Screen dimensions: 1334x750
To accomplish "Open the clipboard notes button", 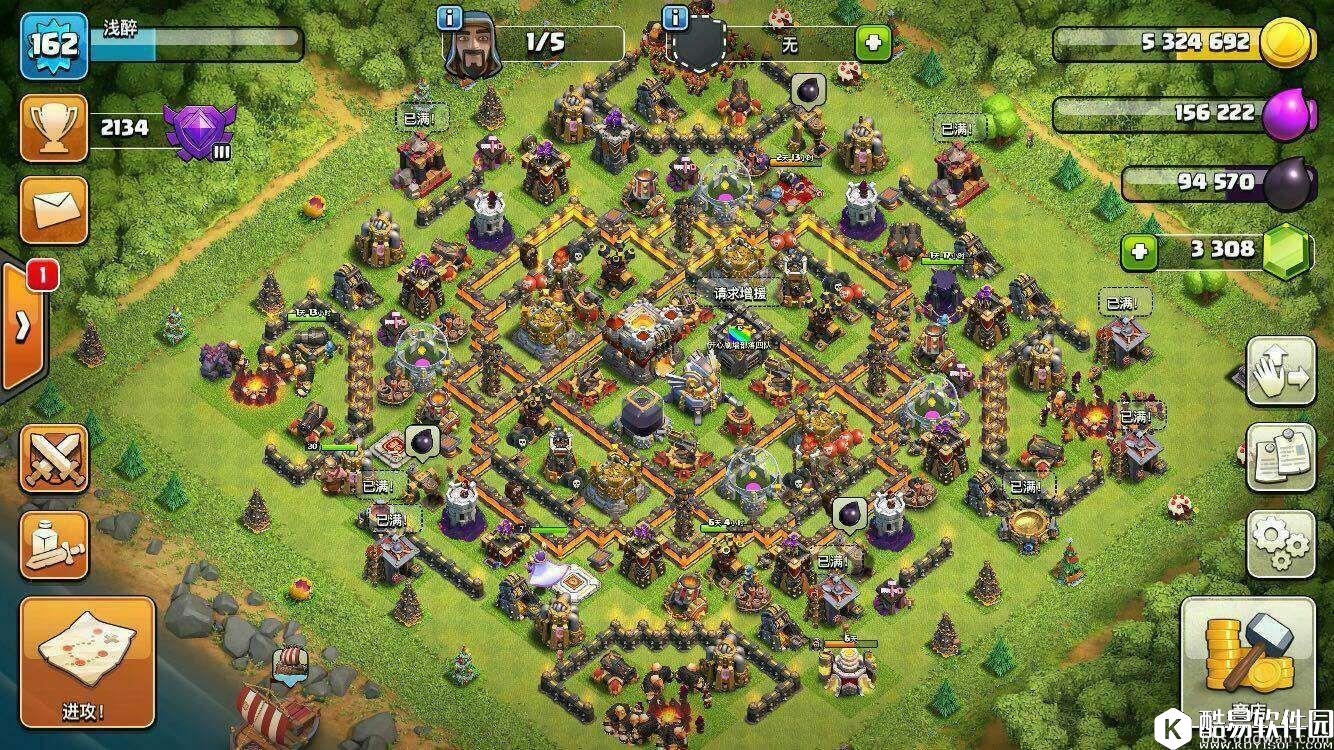I will [x=1280, y=456].
